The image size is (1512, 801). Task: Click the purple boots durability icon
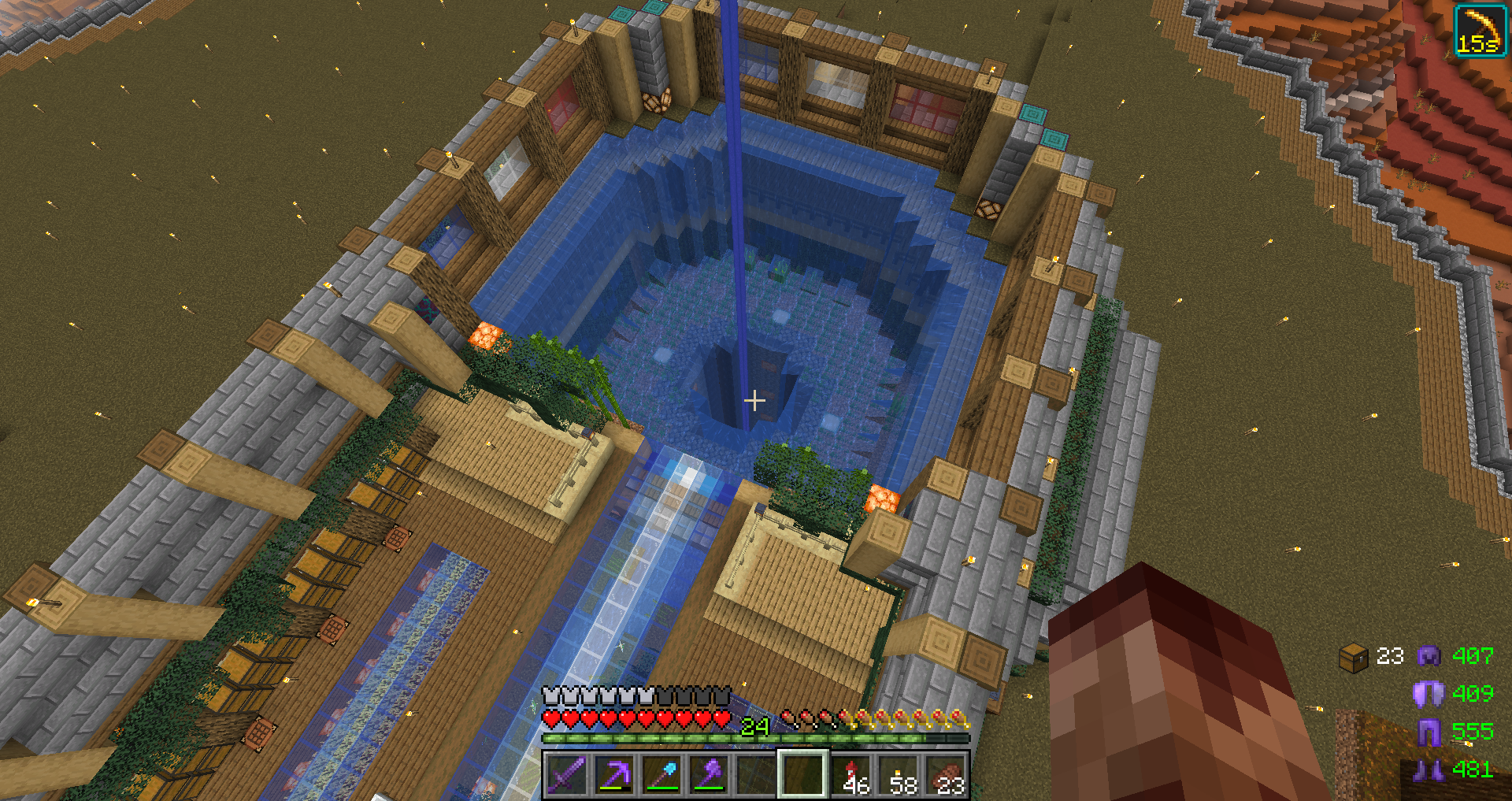[x=1429, y=769]
